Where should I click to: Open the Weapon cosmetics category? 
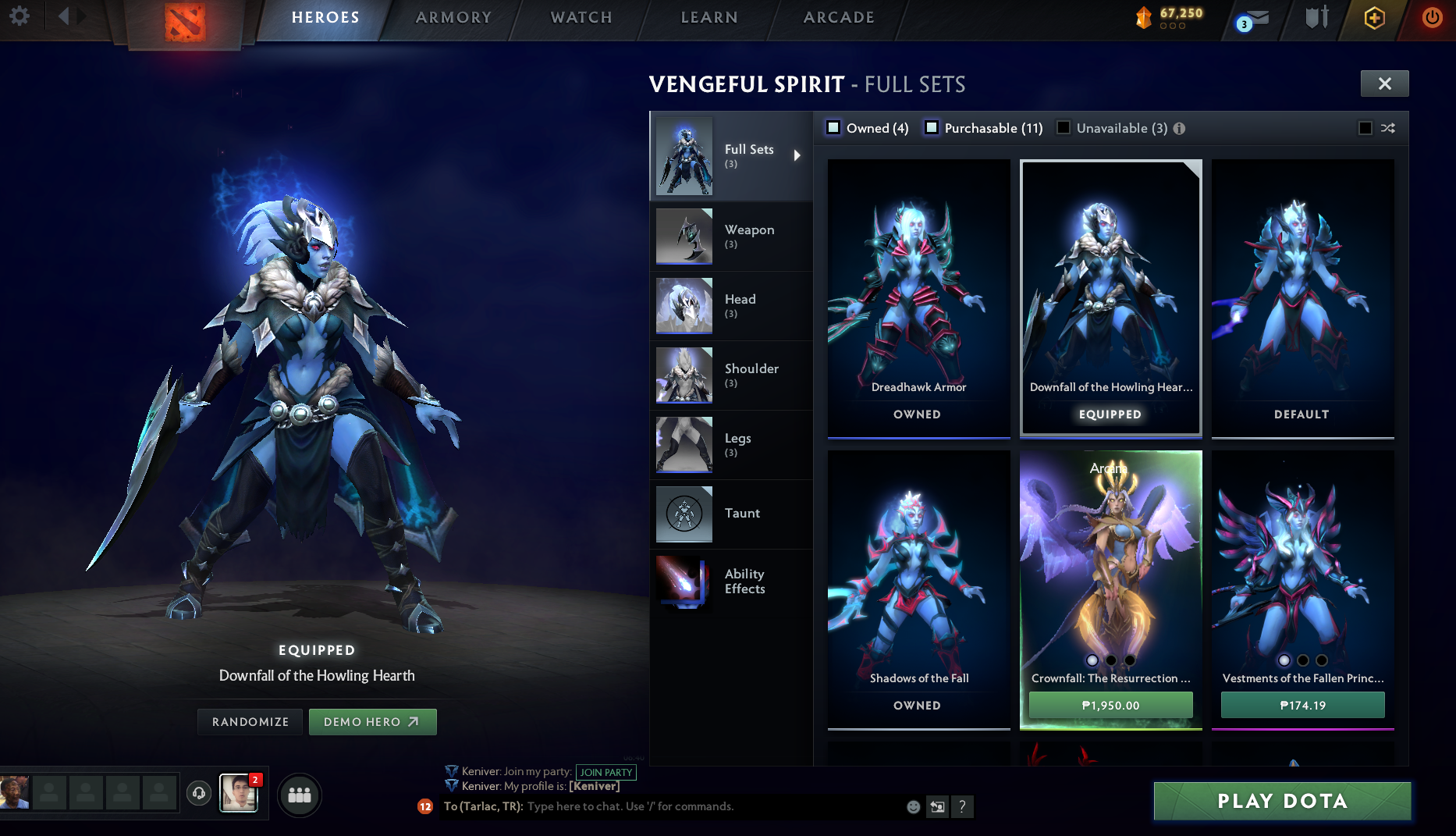point(749,236)
